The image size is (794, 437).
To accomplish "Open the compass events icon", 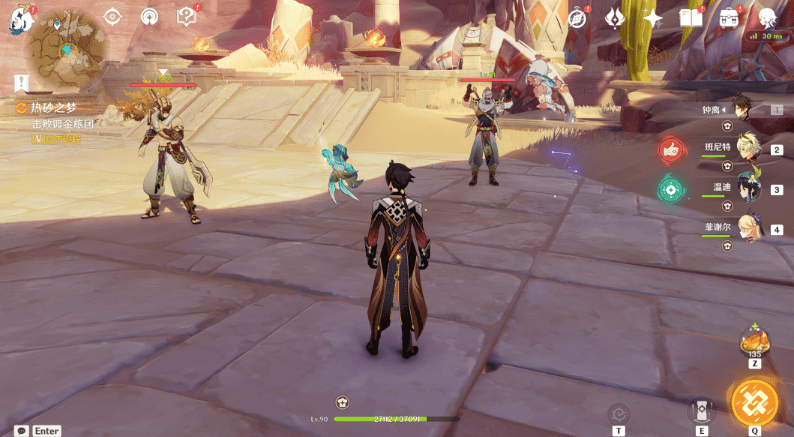I will pyautogui.click(x=577, y=17).
